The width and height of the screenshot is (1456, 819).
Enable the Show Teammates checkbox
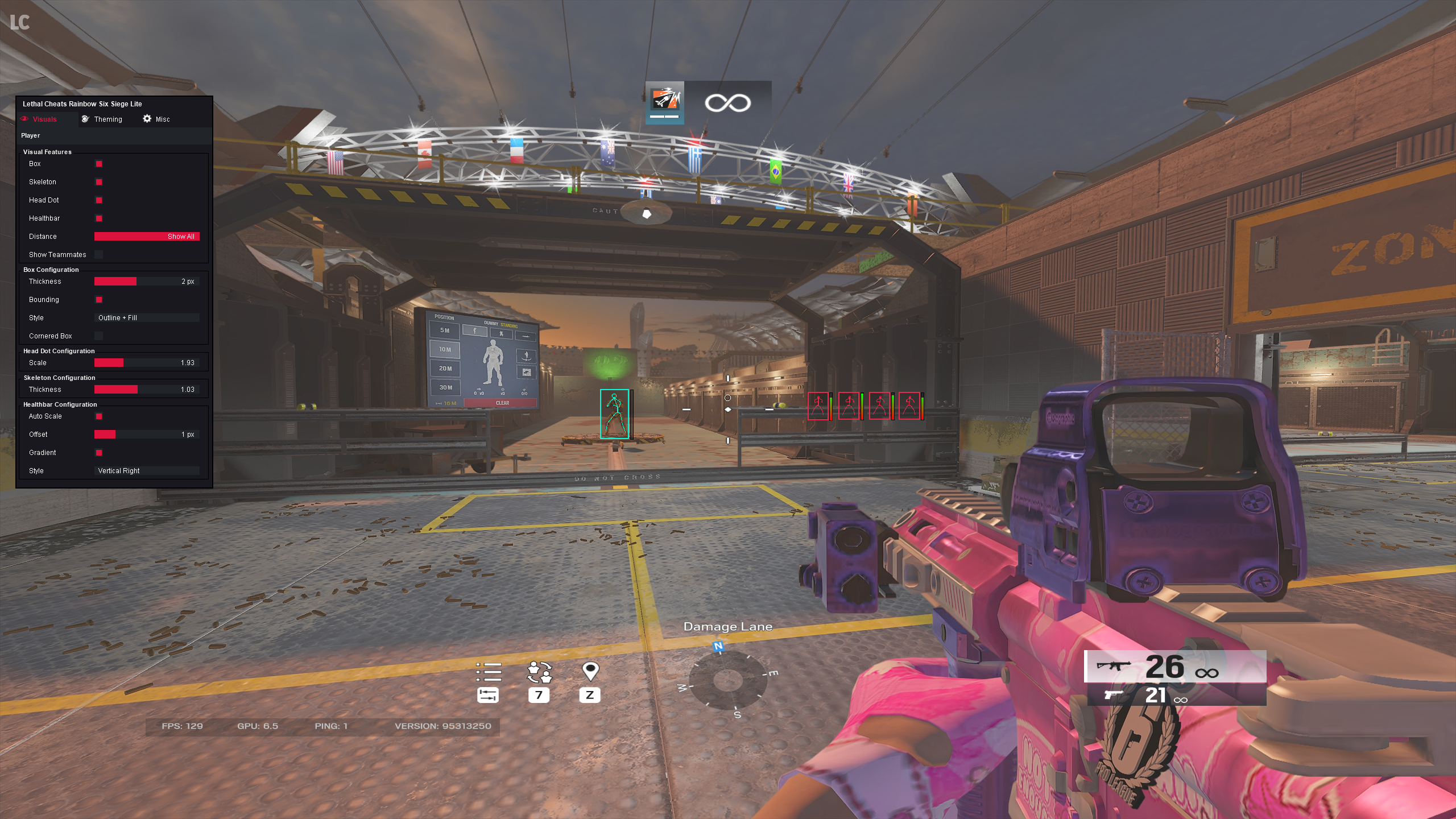[x=99, y=255]
